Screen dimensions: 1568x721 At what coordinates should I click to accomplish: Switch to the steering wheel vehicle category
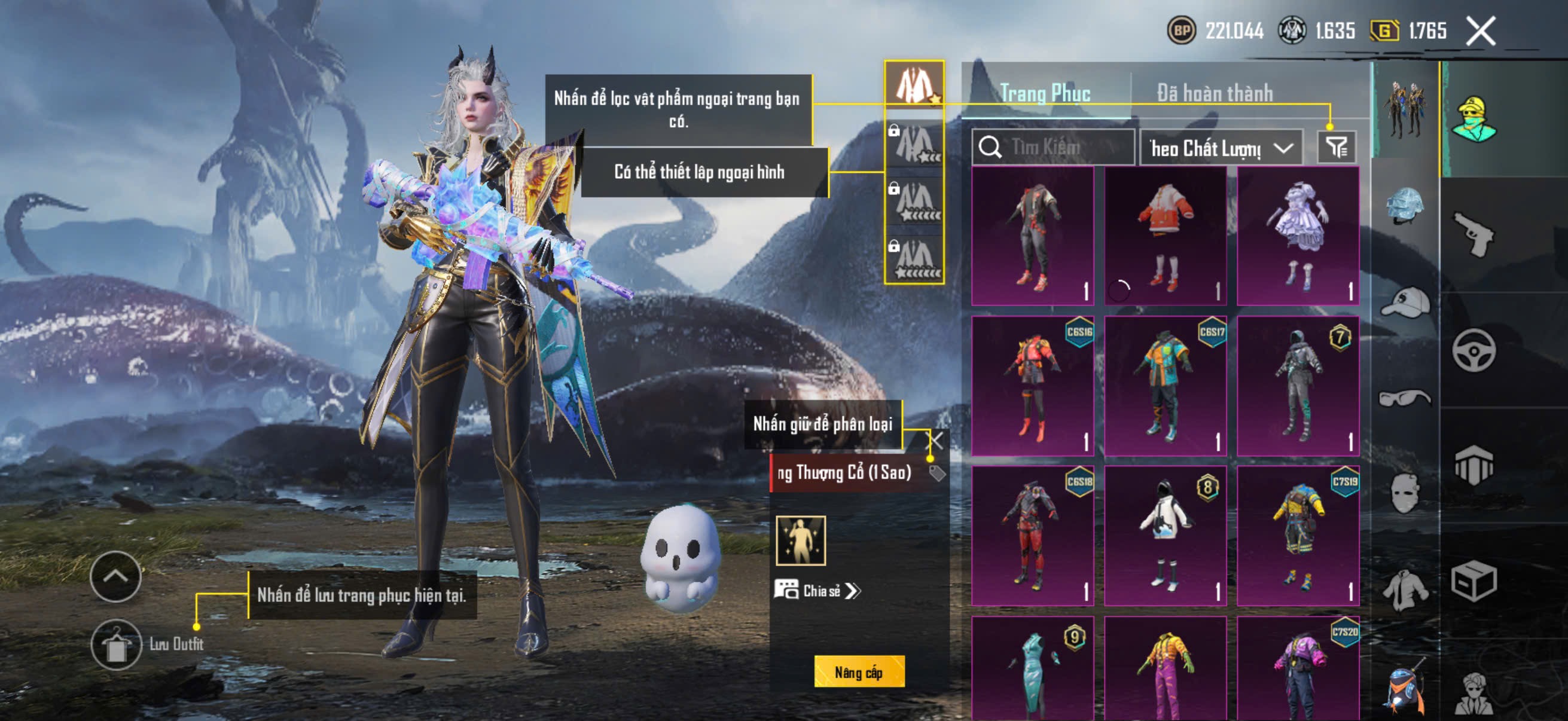click(x=1474, y=350)
